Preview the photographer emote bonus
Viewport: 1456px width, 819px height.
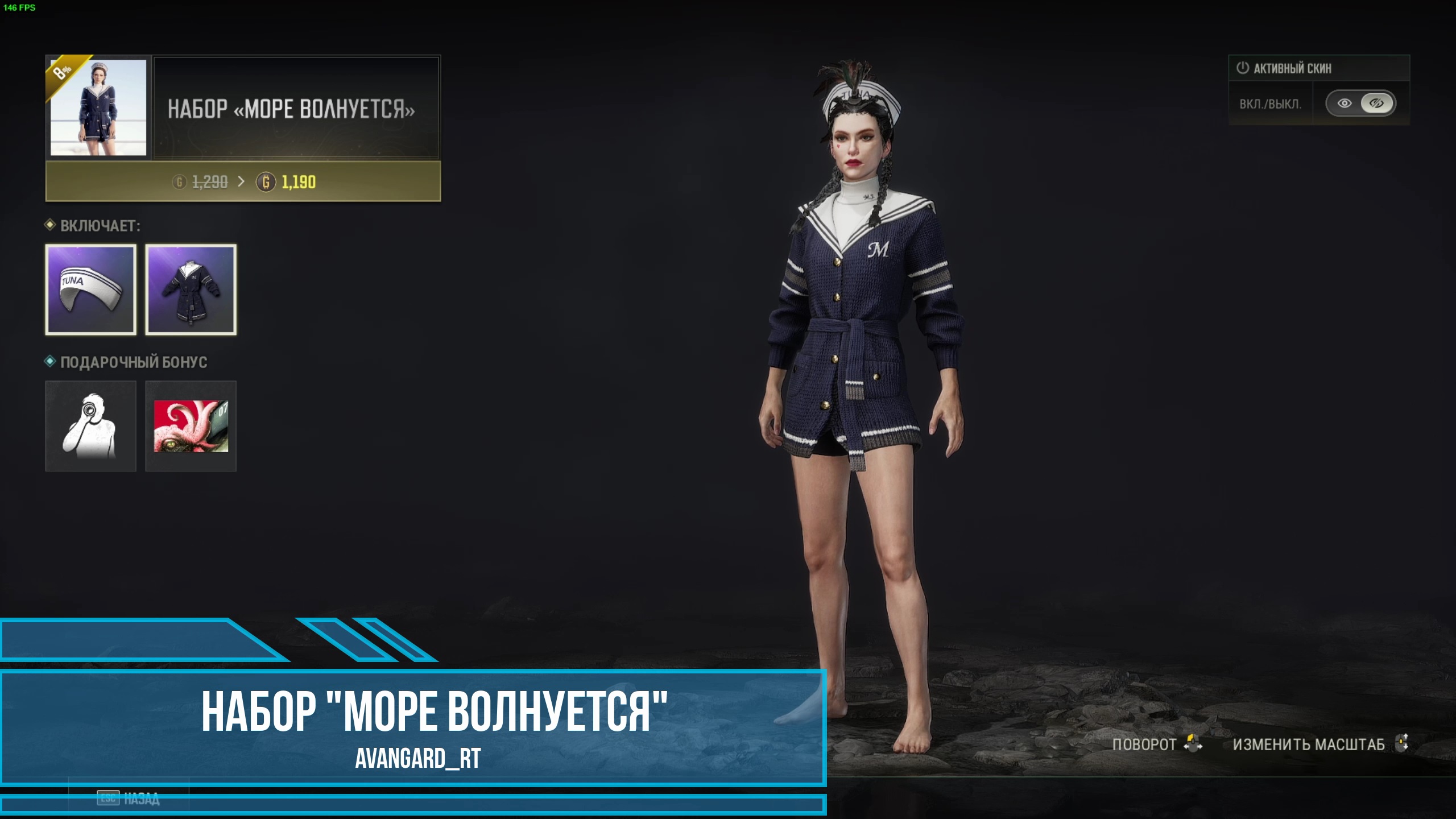point(91,426)
